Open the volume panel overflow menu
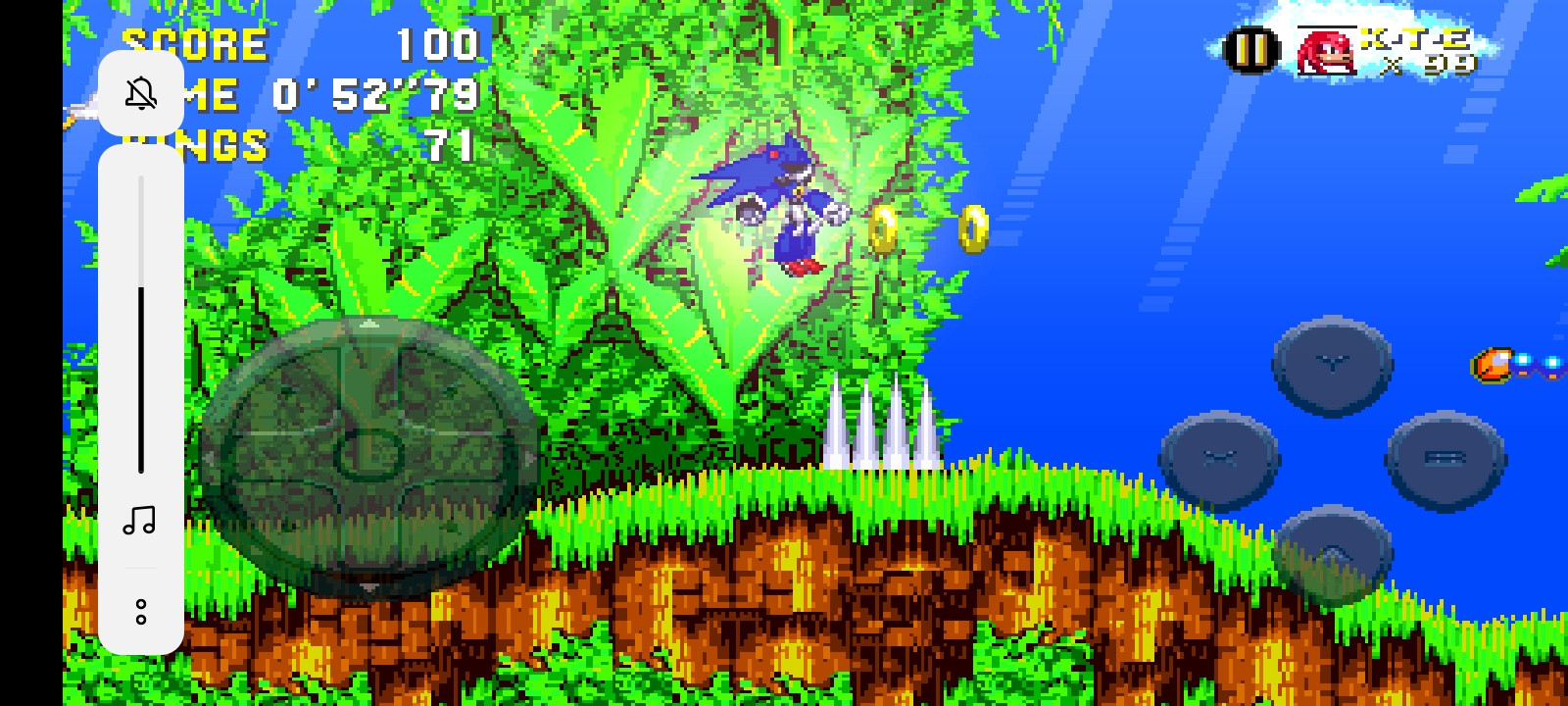The image size is (1568, 706). [141, 610]
